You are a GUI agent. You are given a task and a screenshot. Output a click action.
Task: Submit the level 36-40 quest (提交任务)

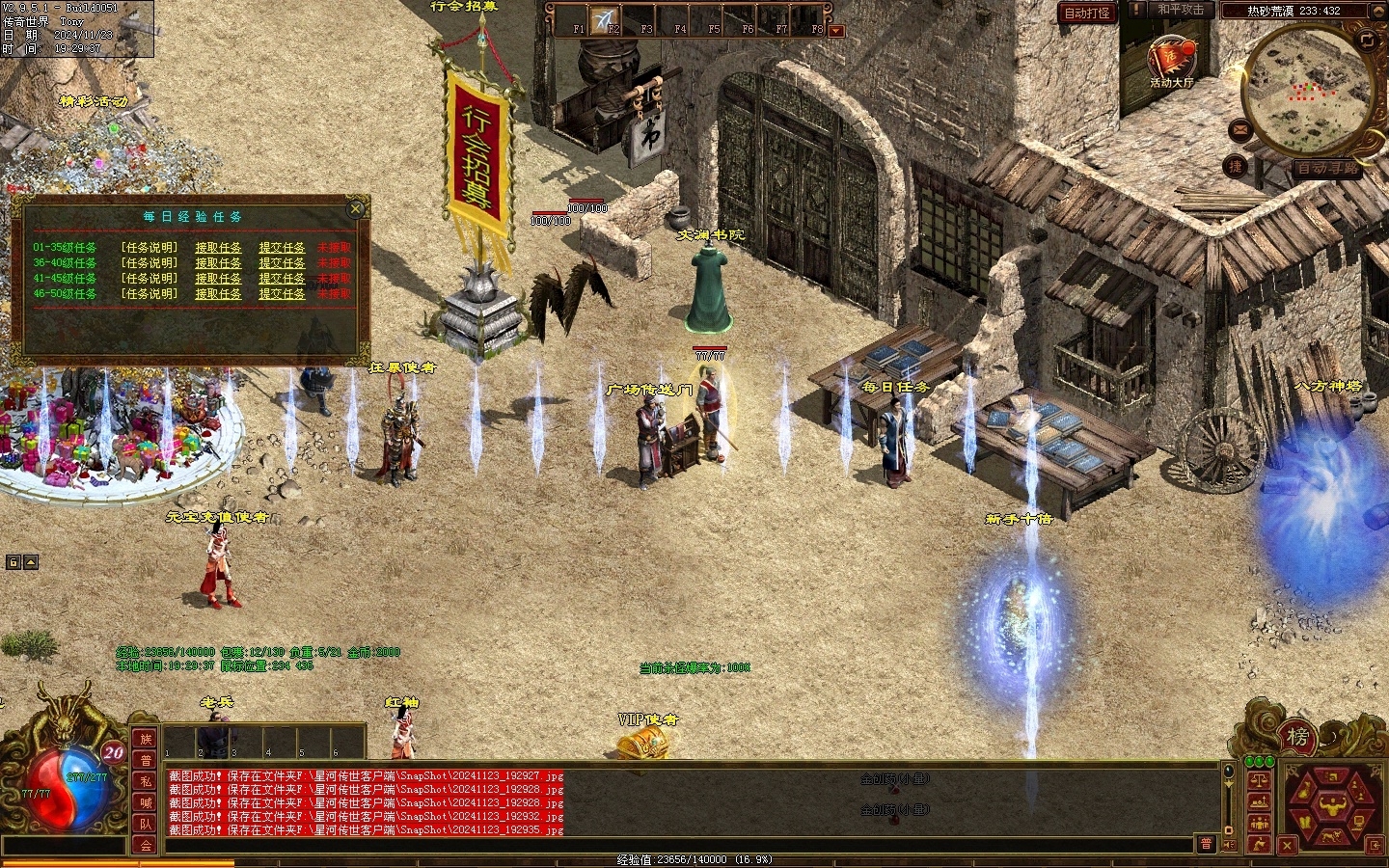pos(282,263)
